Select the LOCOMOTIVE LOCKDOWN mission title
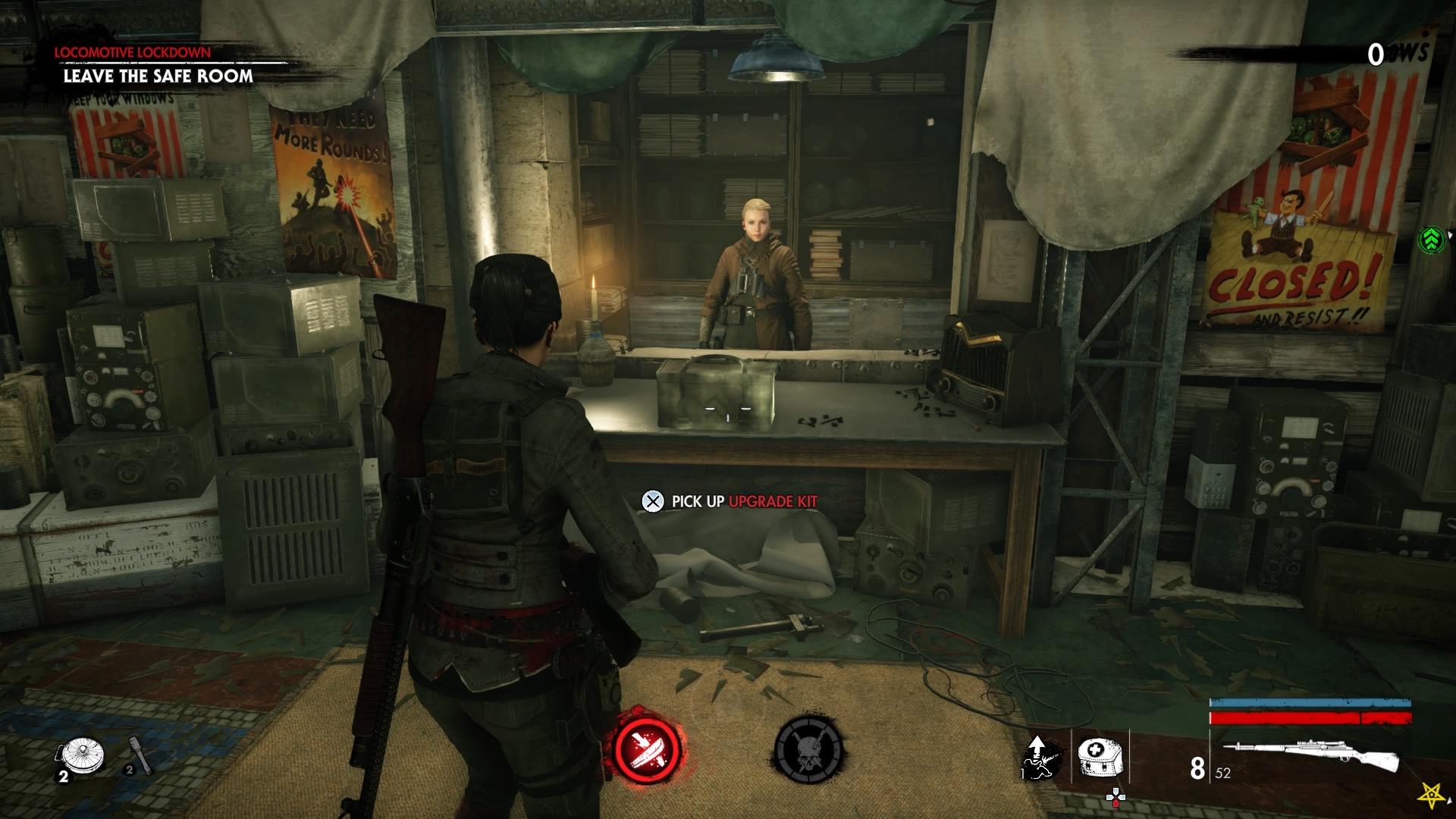1456x819 pixels. tap(130, 52)
